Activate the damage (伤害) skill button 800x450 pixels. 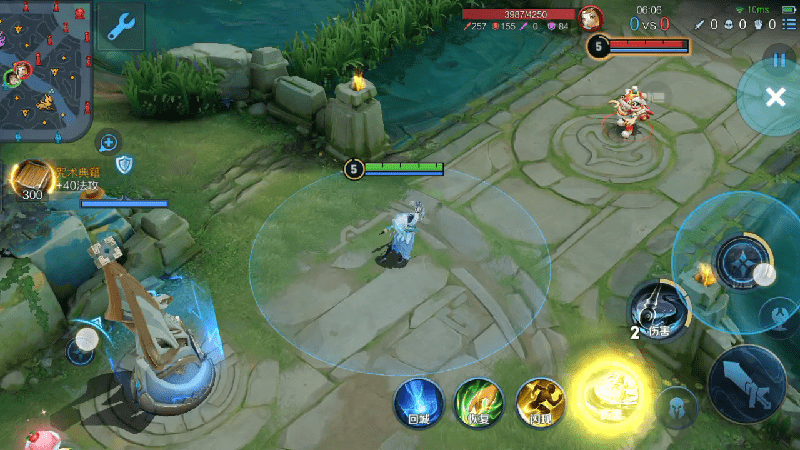pos(660,310)
